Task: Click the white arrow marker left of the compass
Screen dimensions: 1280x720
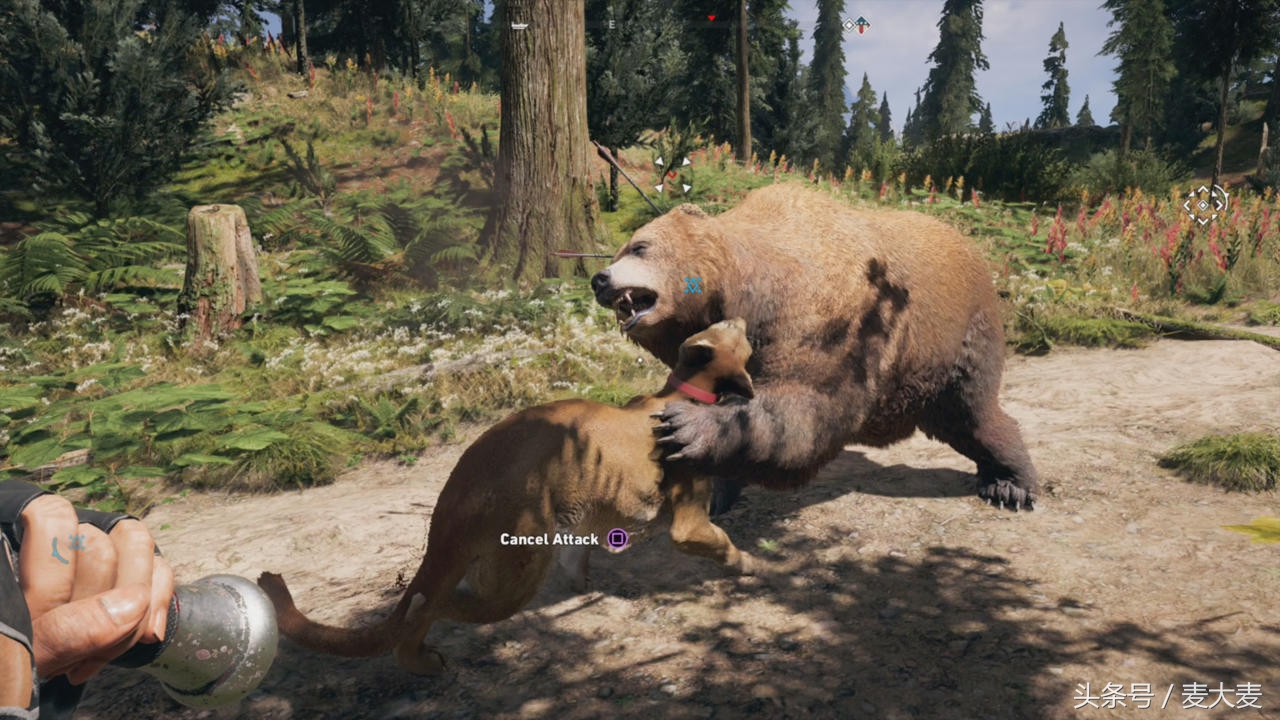Action: (x=518, y=25)
